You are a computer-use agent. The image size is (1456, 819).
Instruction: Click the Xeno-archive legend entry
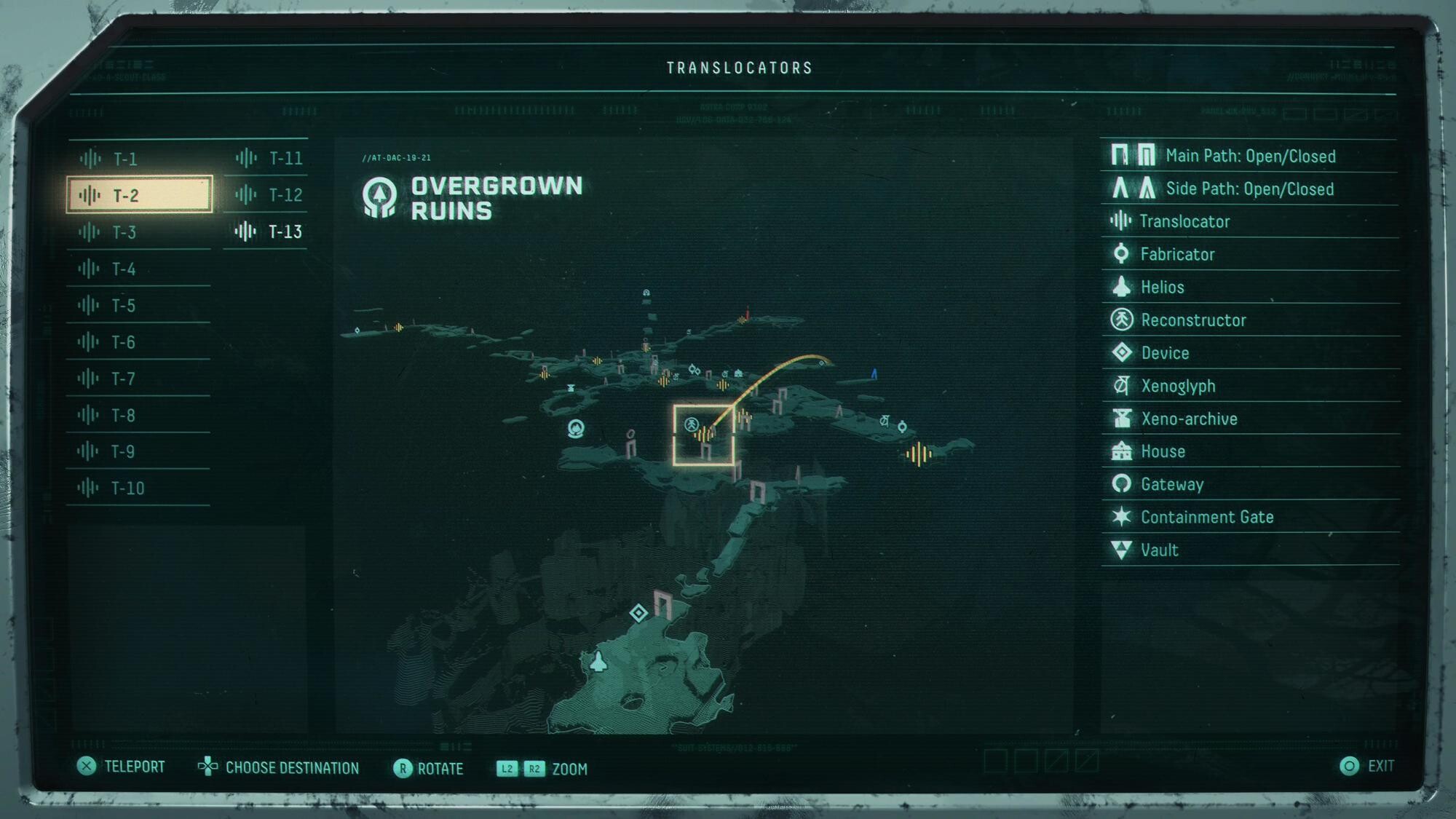[x=1188, y=419]
